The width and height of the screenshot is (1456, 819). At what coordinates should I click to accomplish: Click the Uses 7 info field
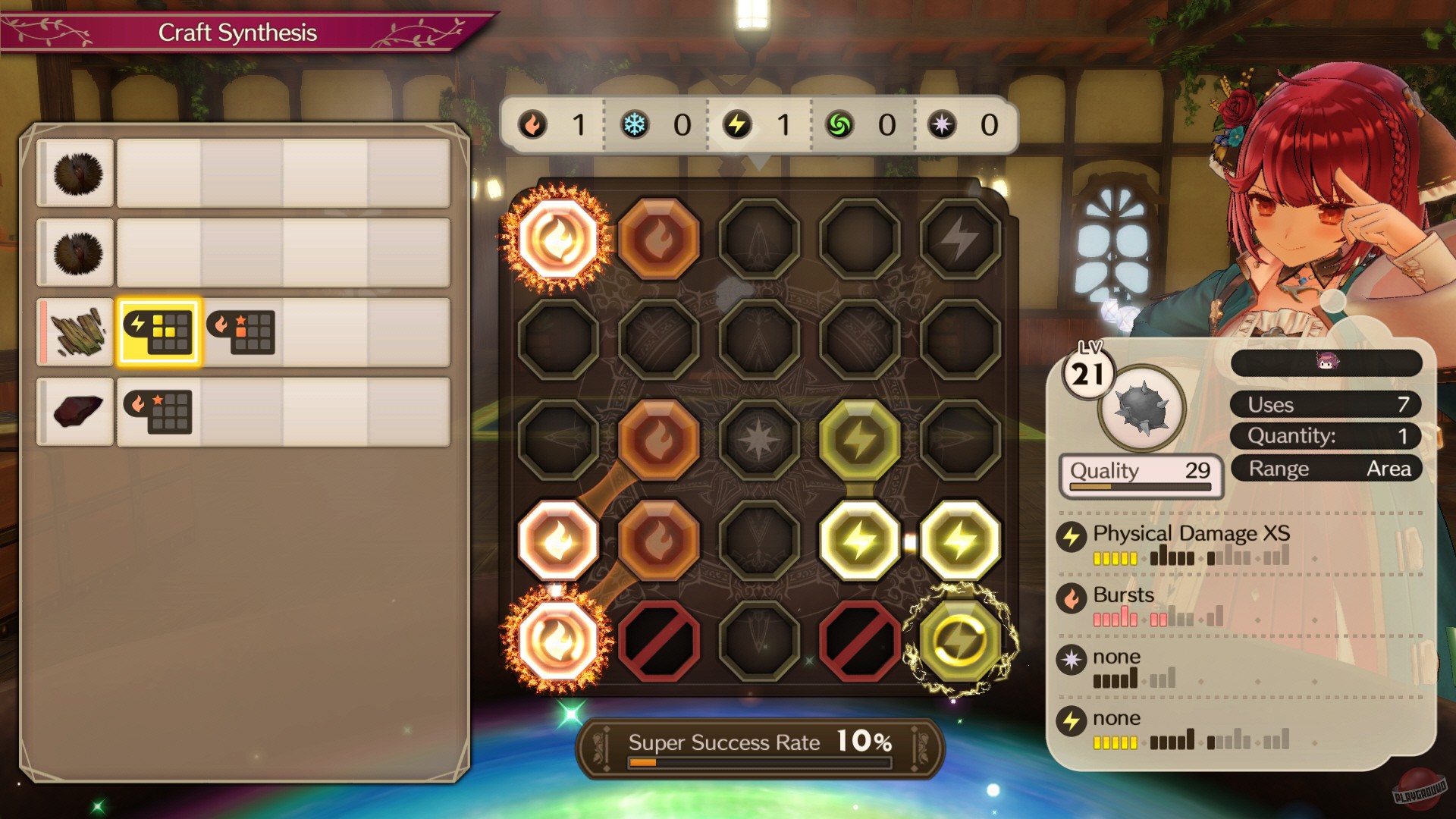coord(1326,404)
